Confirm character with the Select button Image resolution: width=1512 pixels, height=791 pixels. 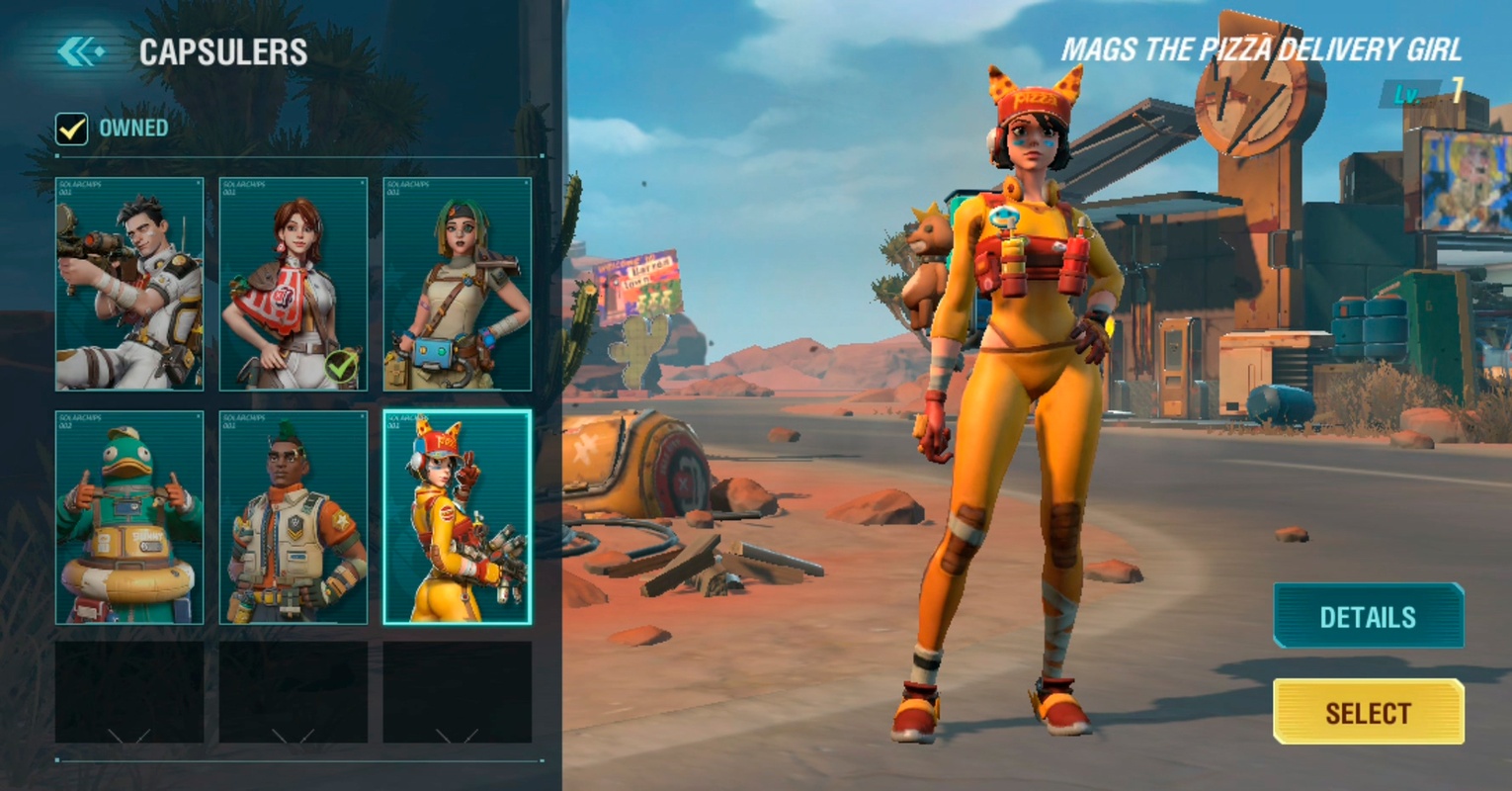(1368, 712)
